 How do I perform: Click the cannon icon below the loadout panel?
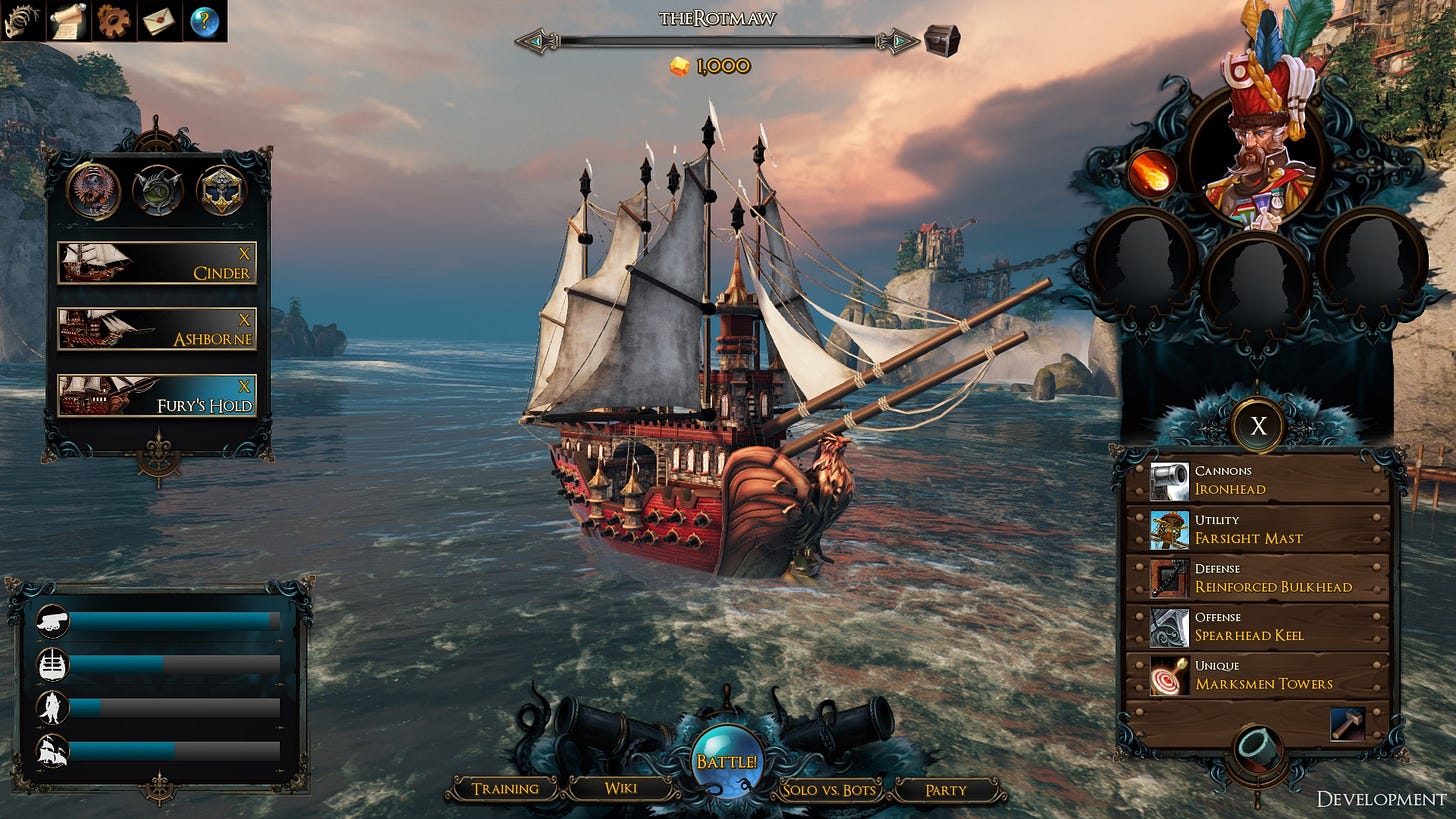1259,748
